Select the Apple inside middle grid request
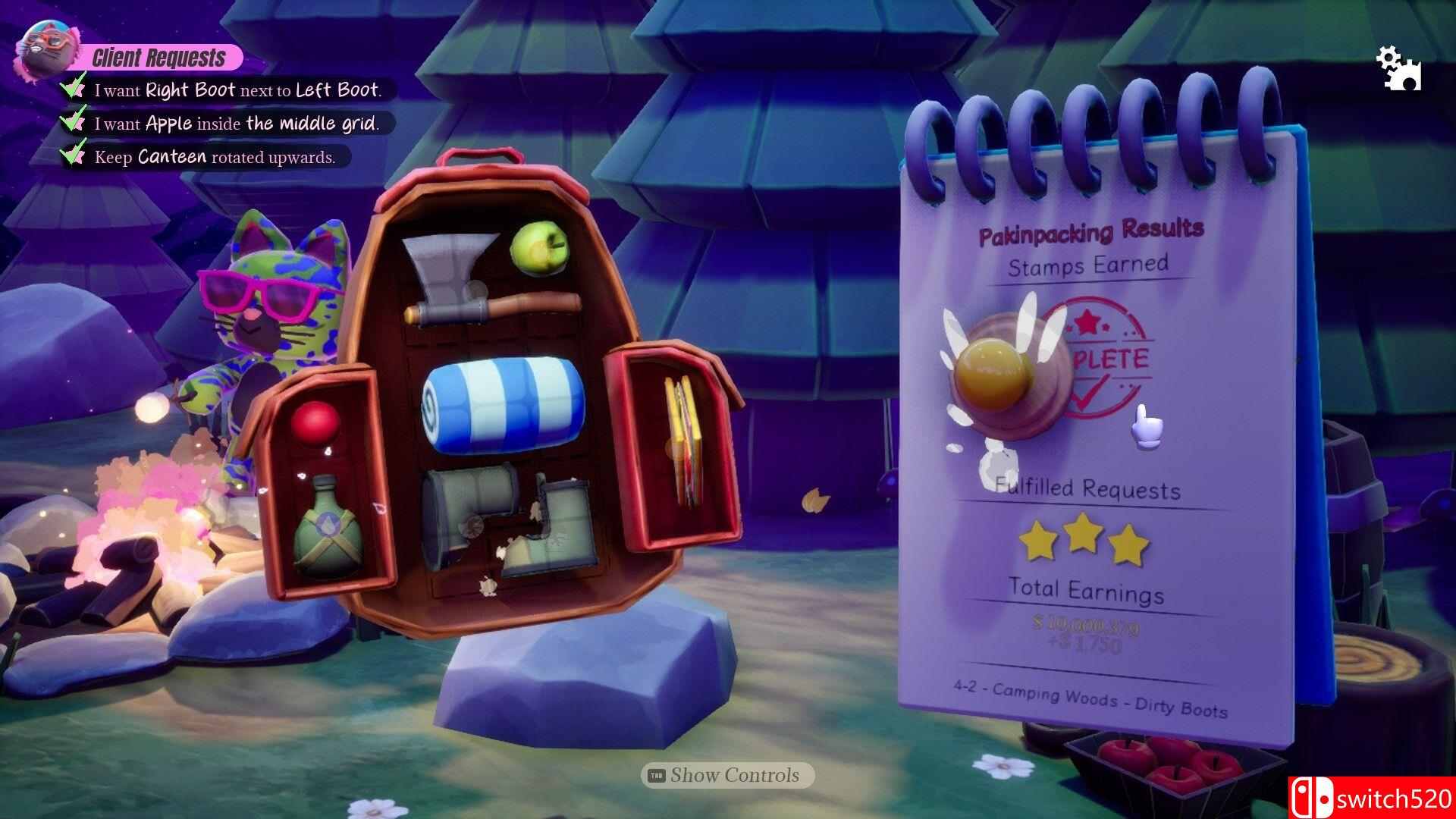Viewport: 1456px width, 819px height. coord(235,124)
